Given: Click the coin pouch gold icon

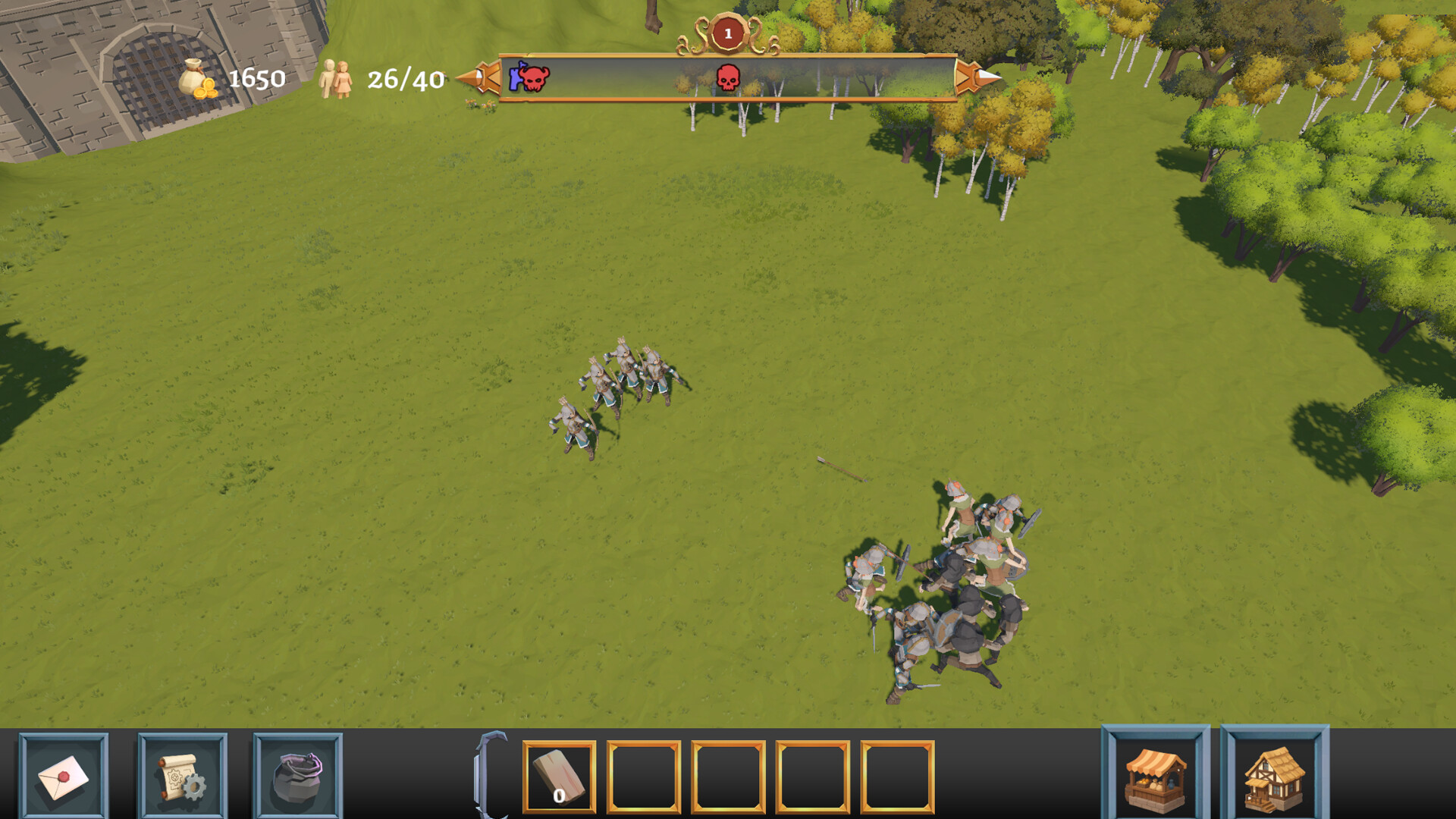Looking at the screenshot, I should [196, 80].
